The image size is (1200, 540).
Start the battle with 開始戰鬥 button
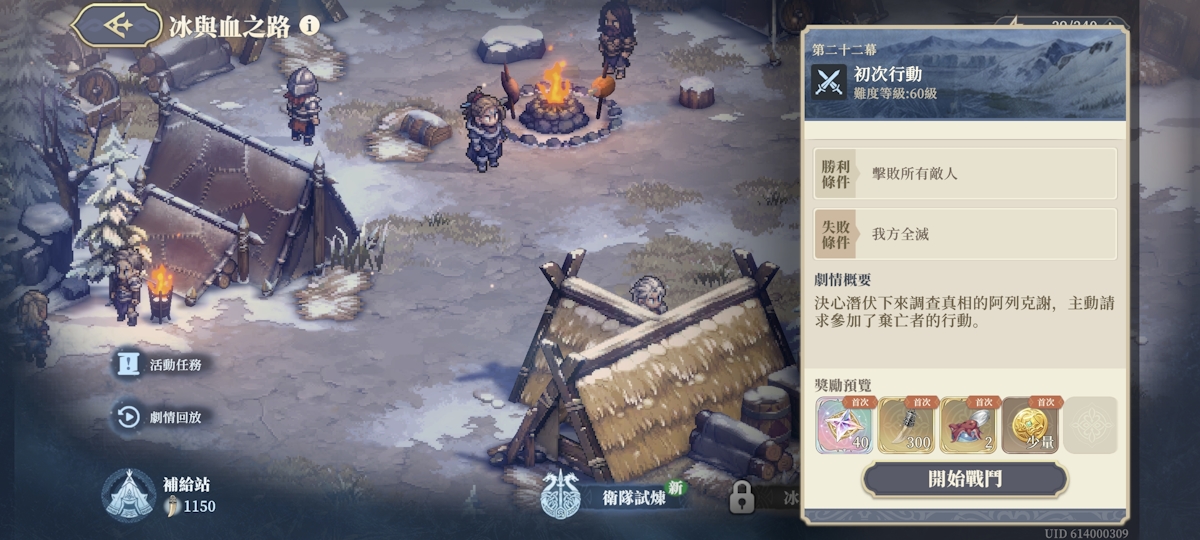[x=964, y=479]
